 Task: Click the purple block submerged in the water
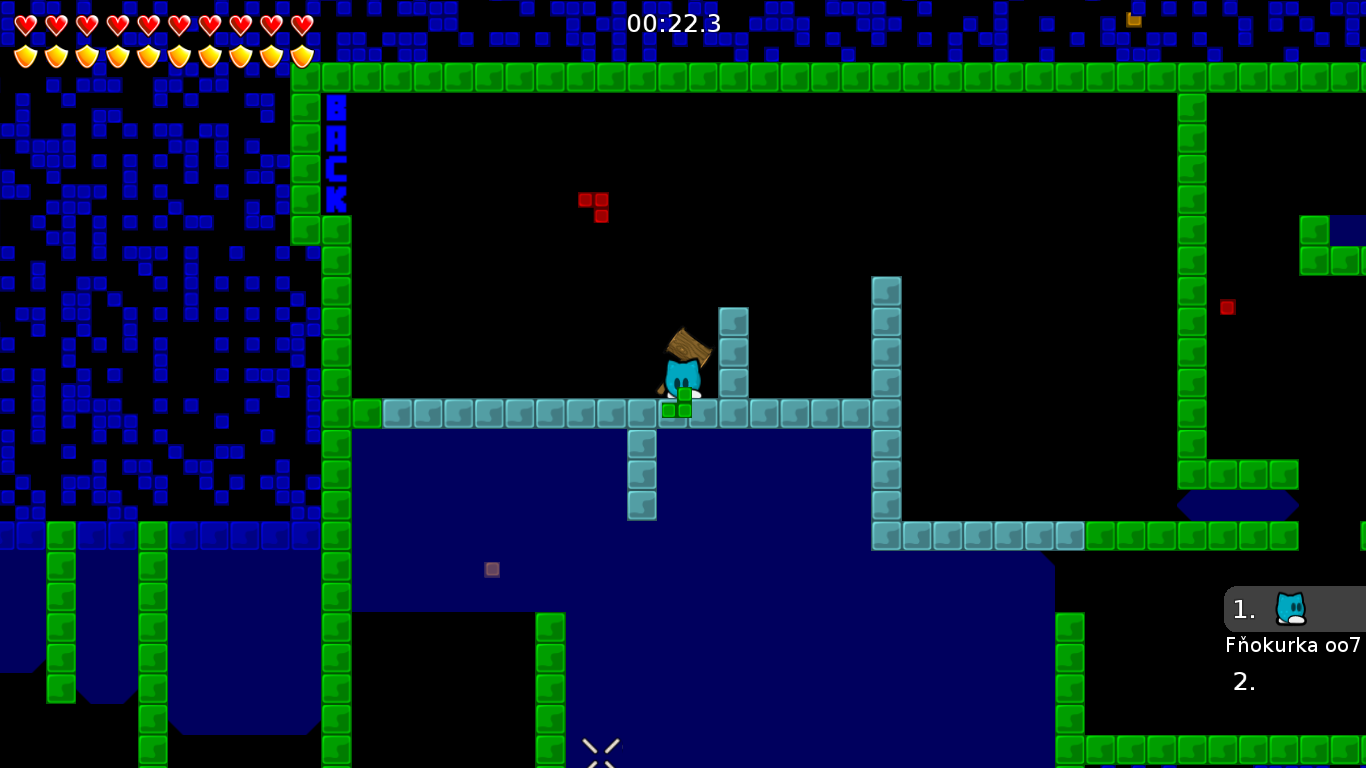[x=491, y=569]
